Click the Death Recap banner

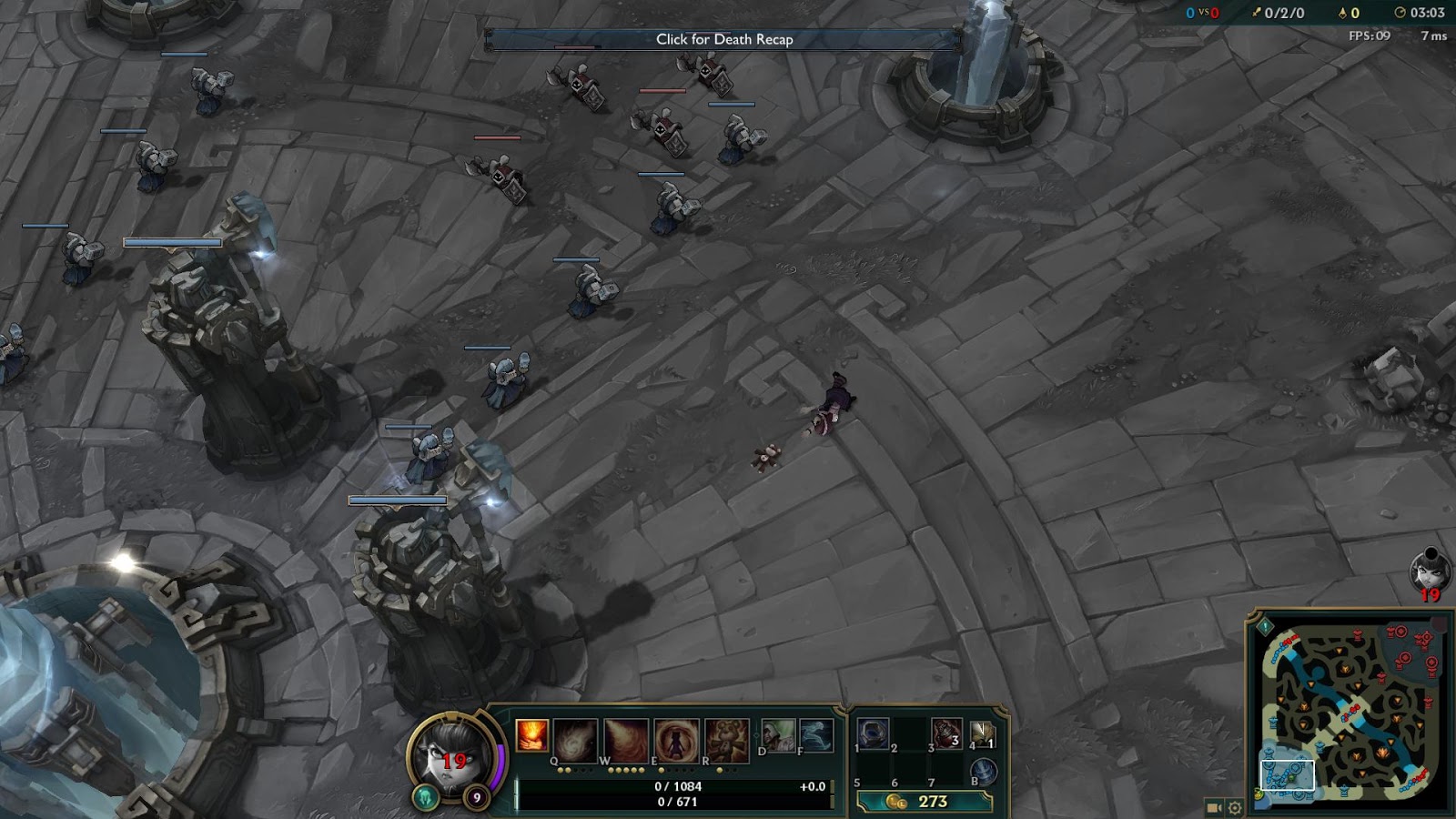[x=725, y=40]
